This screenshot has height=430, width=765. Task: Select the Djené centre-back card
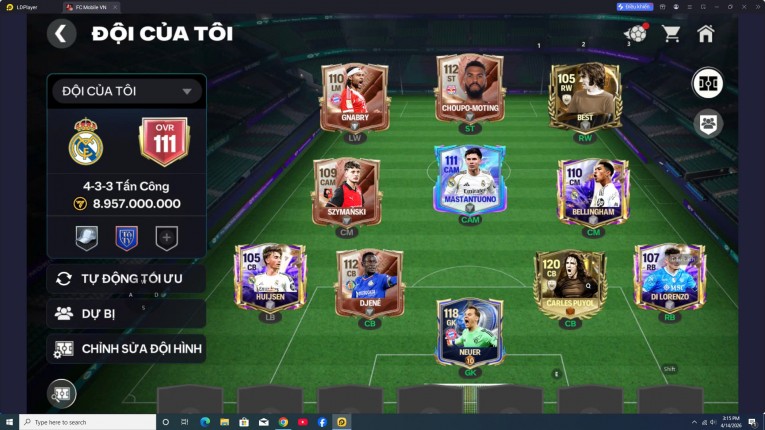(x=370, y=283)
